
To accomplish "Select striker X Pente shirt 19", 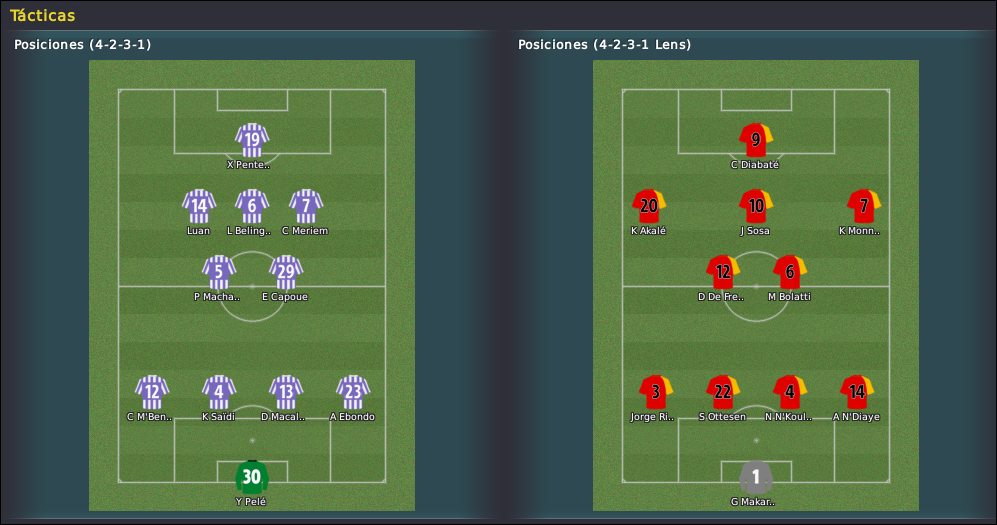I will click(252, 140).
